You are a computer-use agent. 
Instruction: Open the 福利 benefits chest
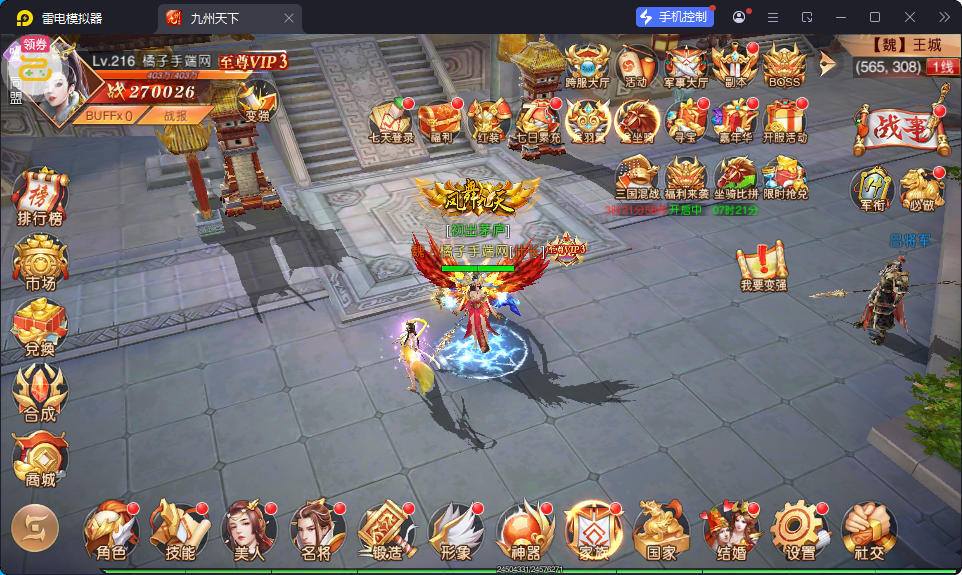point(439,122)
